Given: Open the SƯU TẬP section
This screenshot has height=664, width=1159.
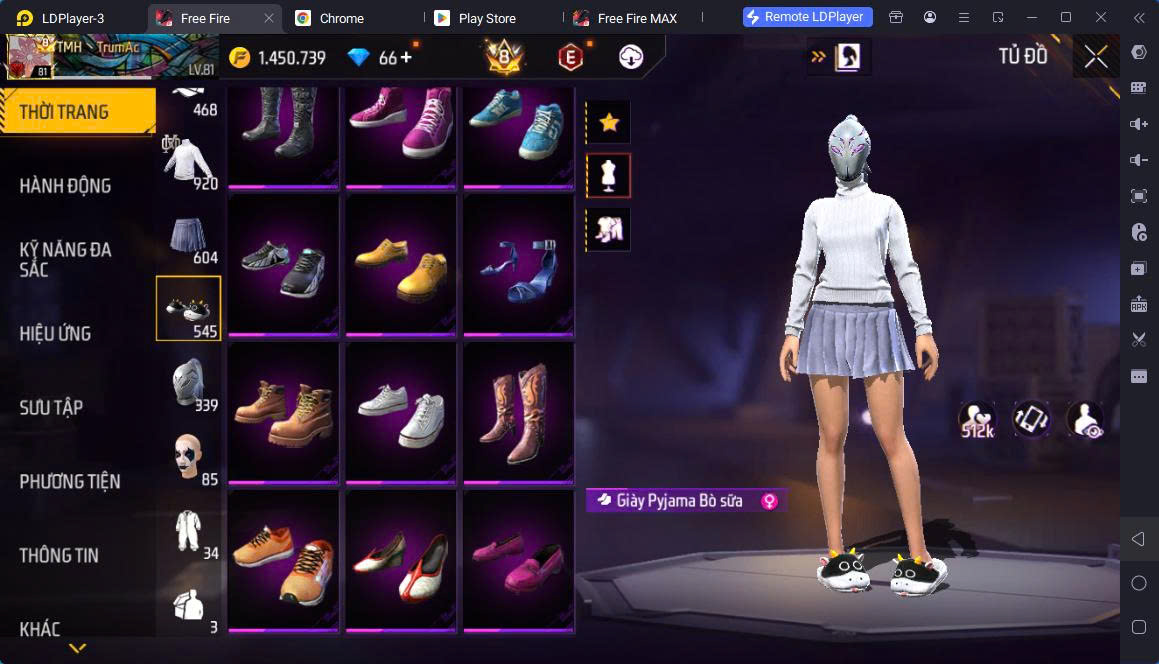Looking at the screenshot, I should pos(52,407).
